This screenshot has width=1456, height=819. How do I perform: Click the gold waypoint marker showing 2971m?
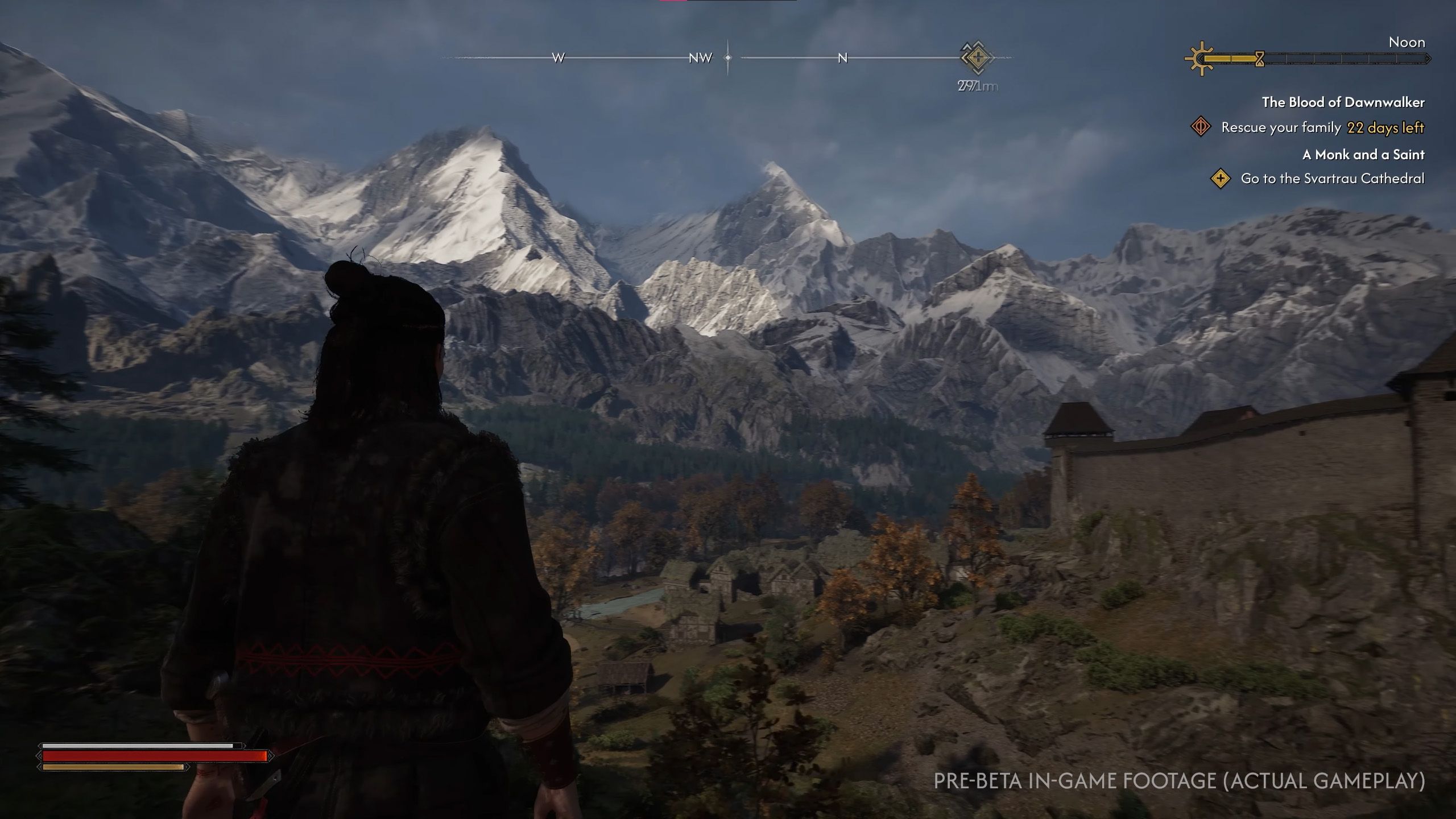pos(978,57)
